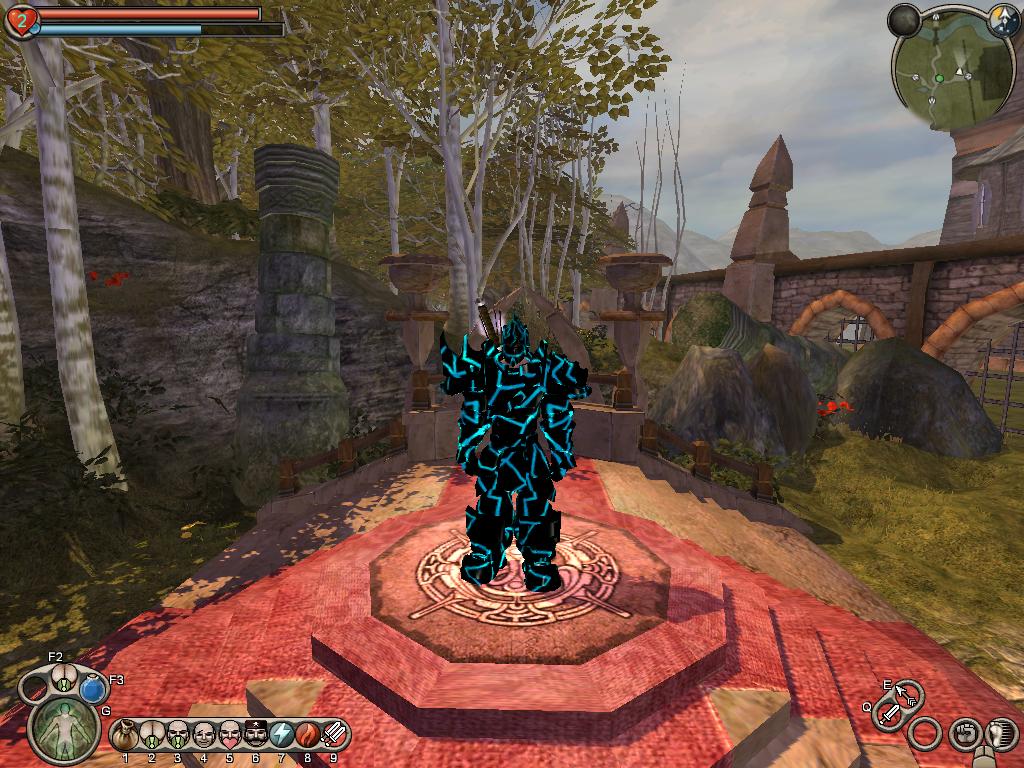Toggle the footprint sneak icon
Screen dimensions: 1024x768
[x=1000, y=733]
